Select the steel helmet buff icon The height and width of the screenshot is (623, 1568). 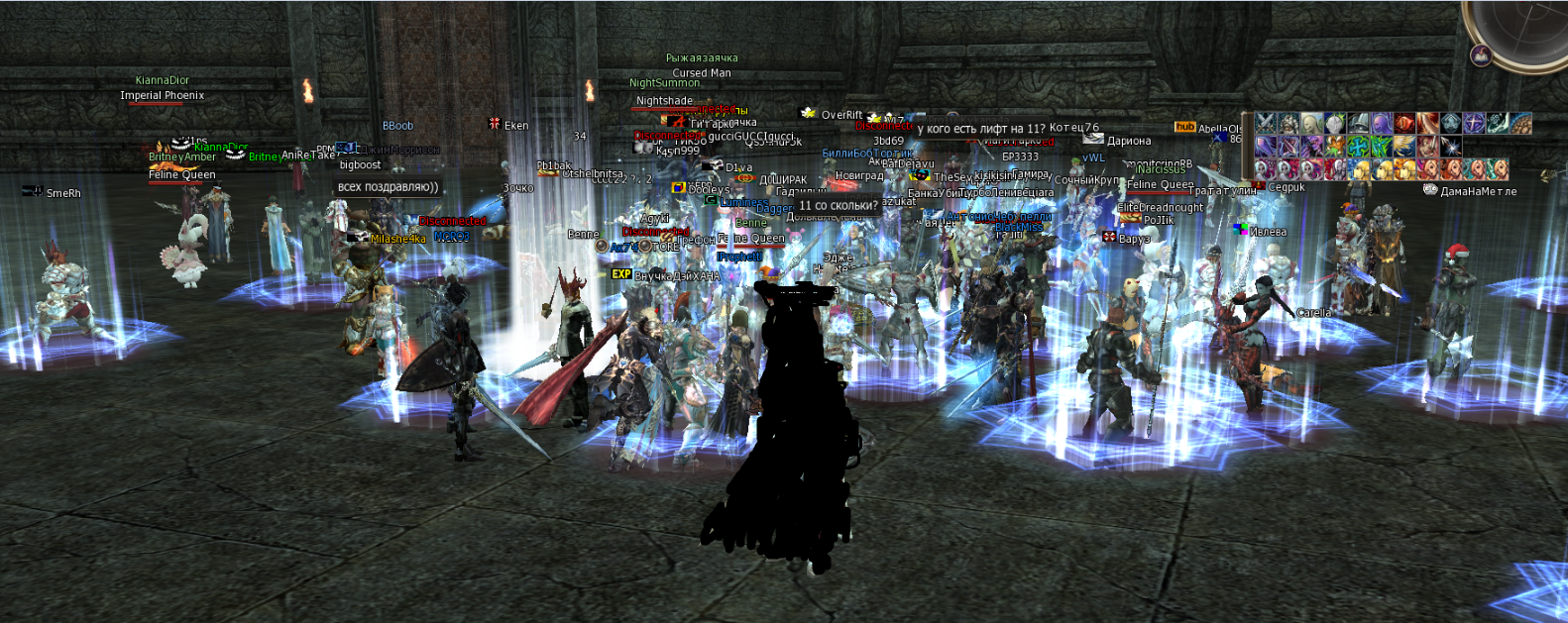(1358, 123)
